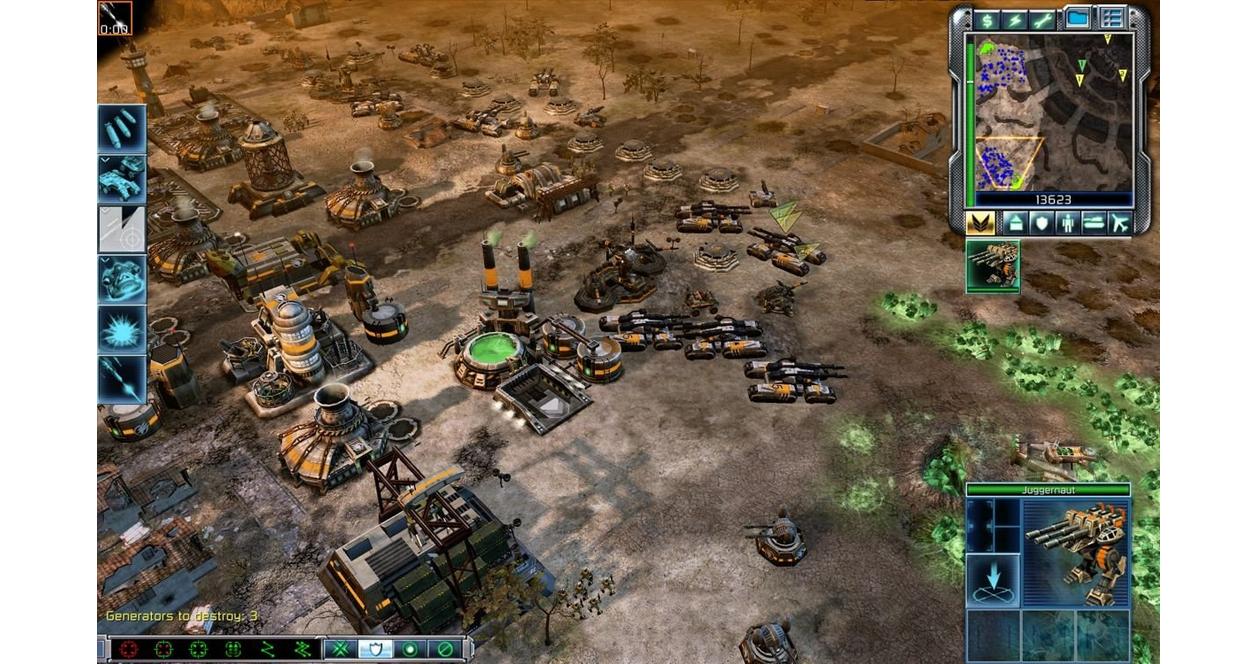Viewport: 1256px width, 664px height.
Task: Activate the repair wrench button
Action: click(1043, 19)
